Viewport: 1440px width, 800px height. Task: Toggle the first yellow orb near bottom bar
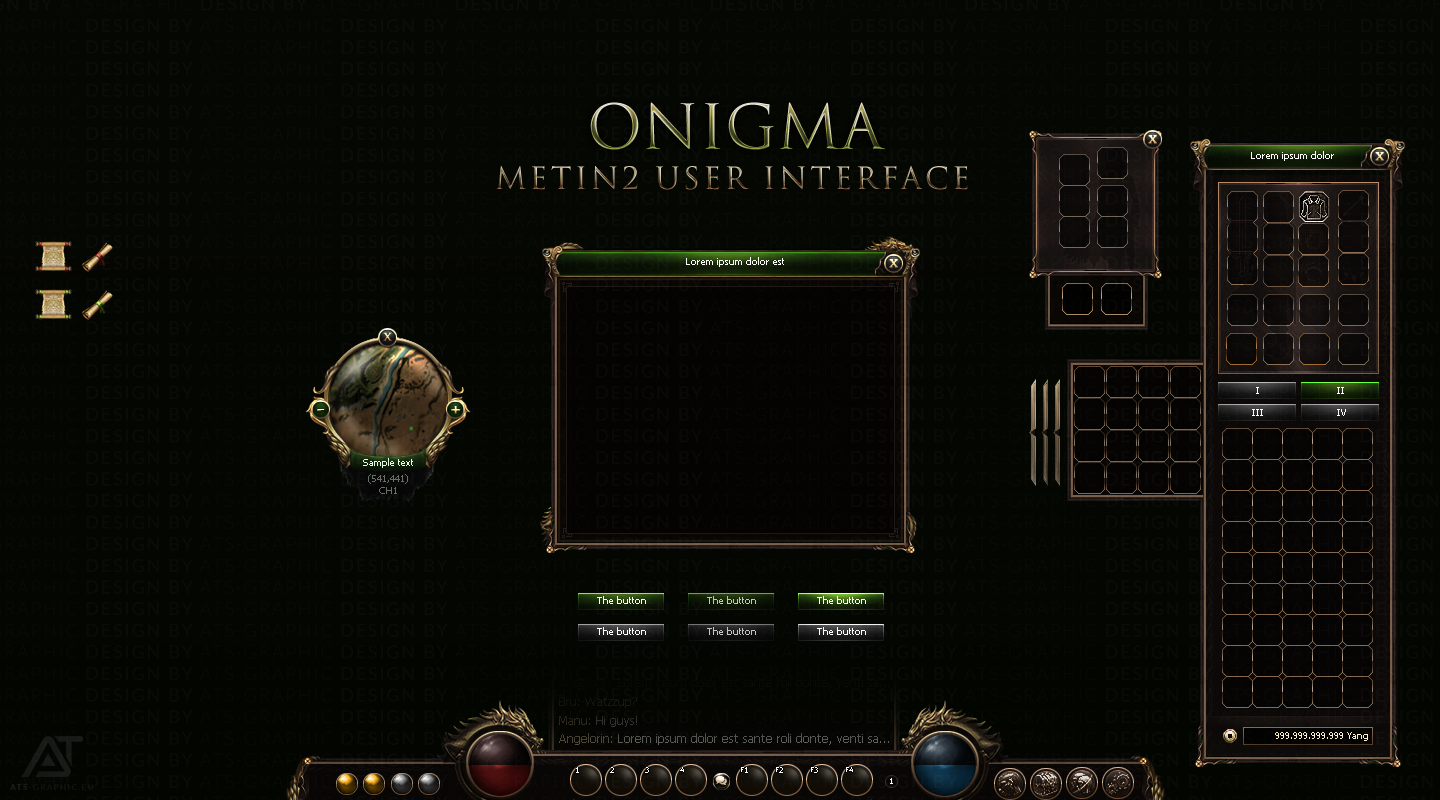345,783
